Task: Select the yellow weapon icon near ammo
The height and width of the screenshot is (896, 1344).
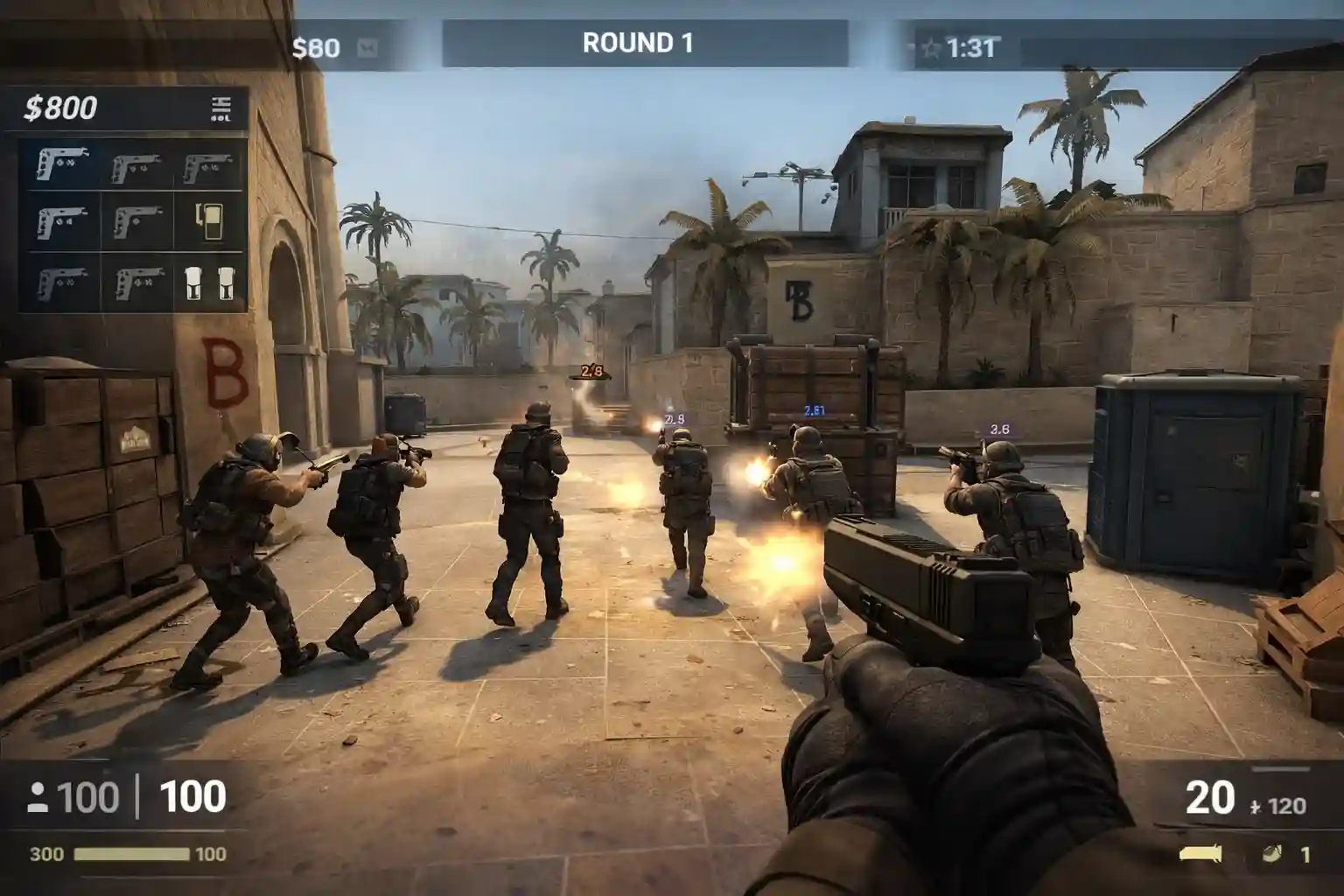Action: [1200, 854]
